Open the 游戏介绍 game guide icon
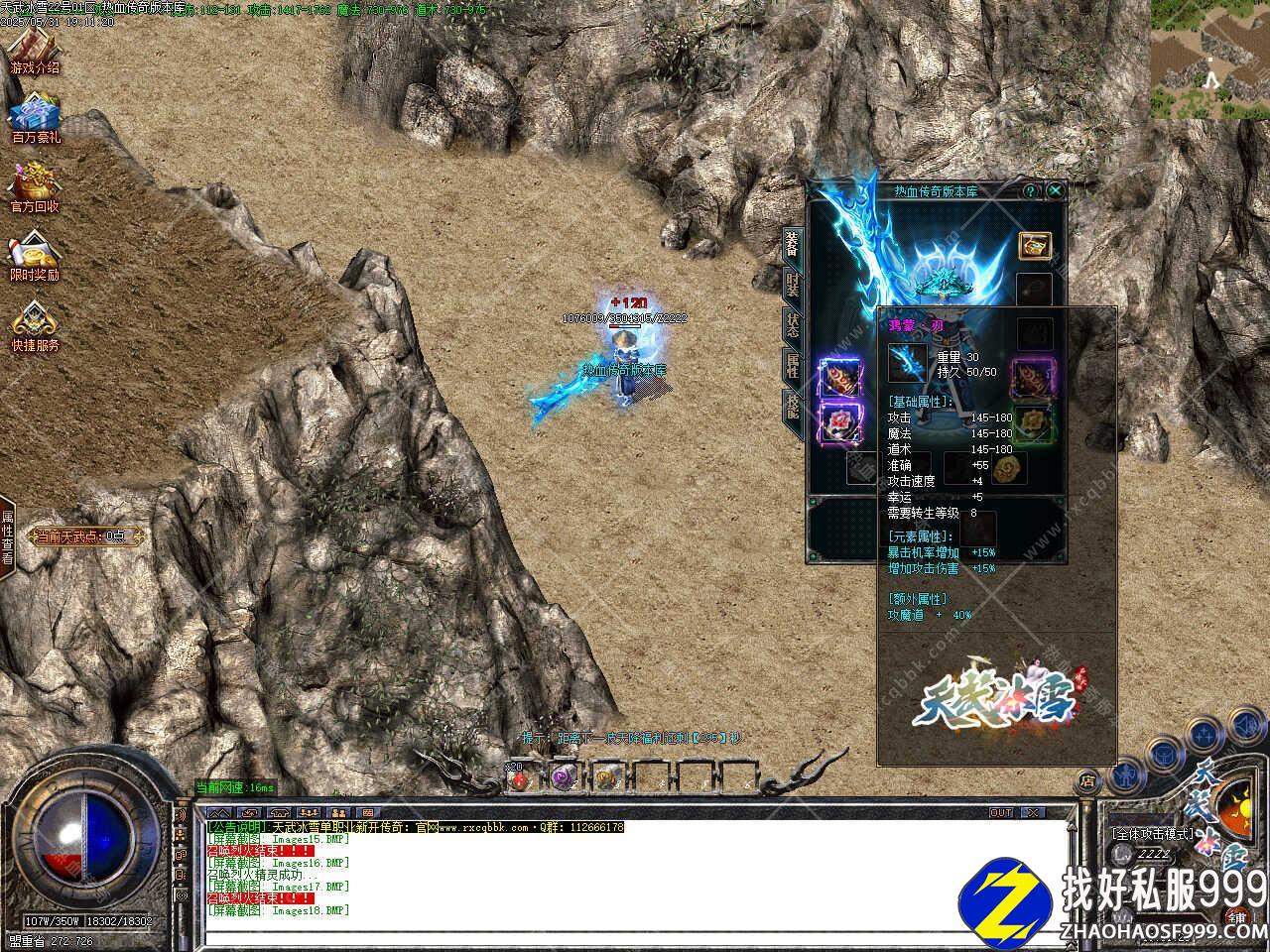Image resolution: width=1270 pixels, height=952 pixels. coord(35,48)
